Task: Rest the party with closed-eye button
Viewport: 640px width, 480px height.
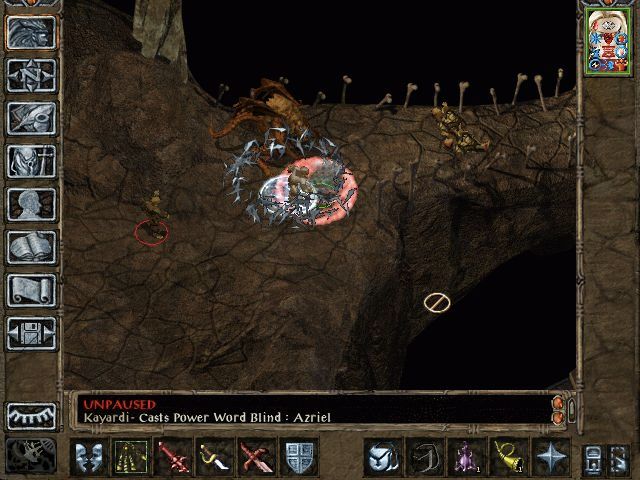Action: coord(31,415)
